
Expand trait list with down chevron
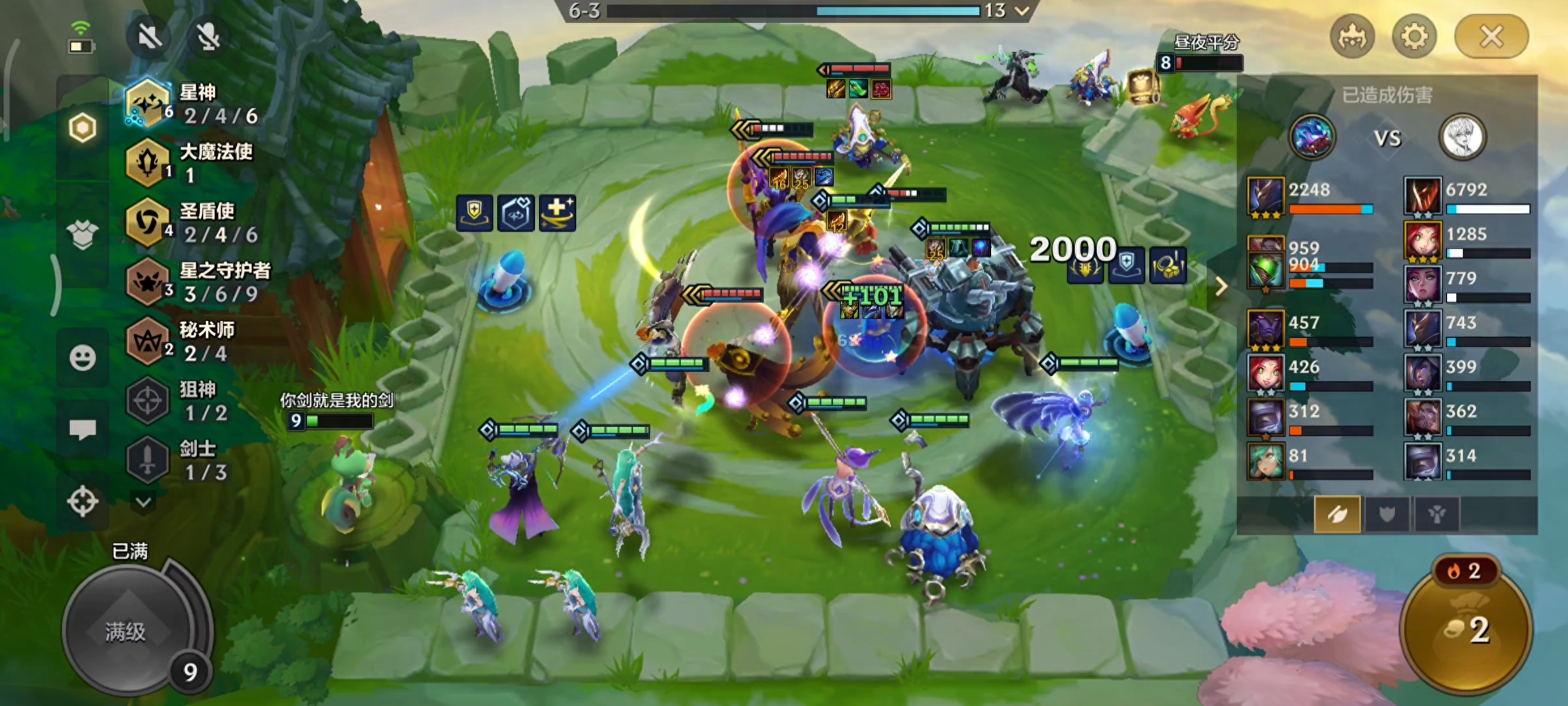pos(144,502)
